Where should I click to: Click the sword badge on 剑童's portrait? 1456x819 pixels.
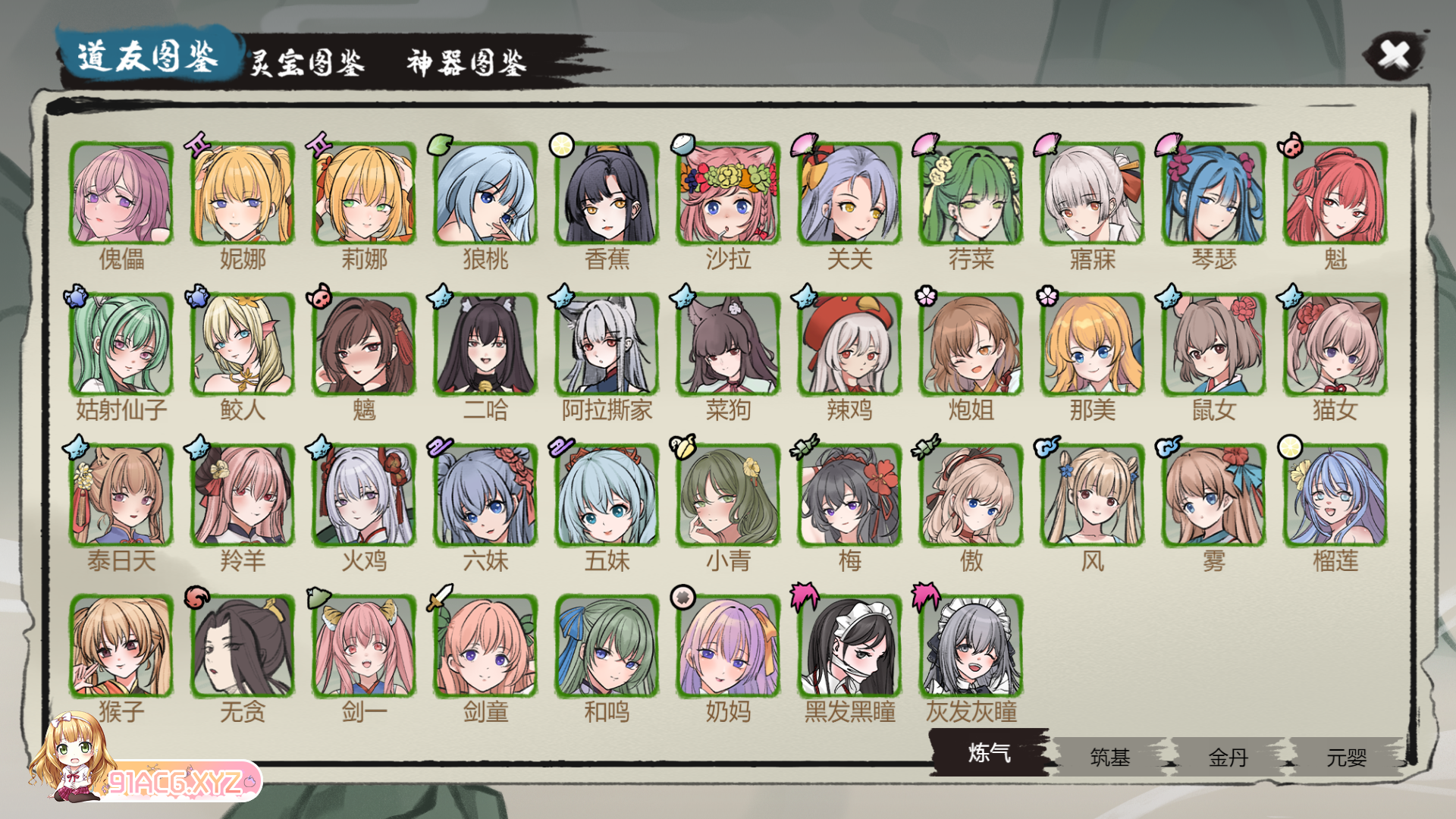438,598
